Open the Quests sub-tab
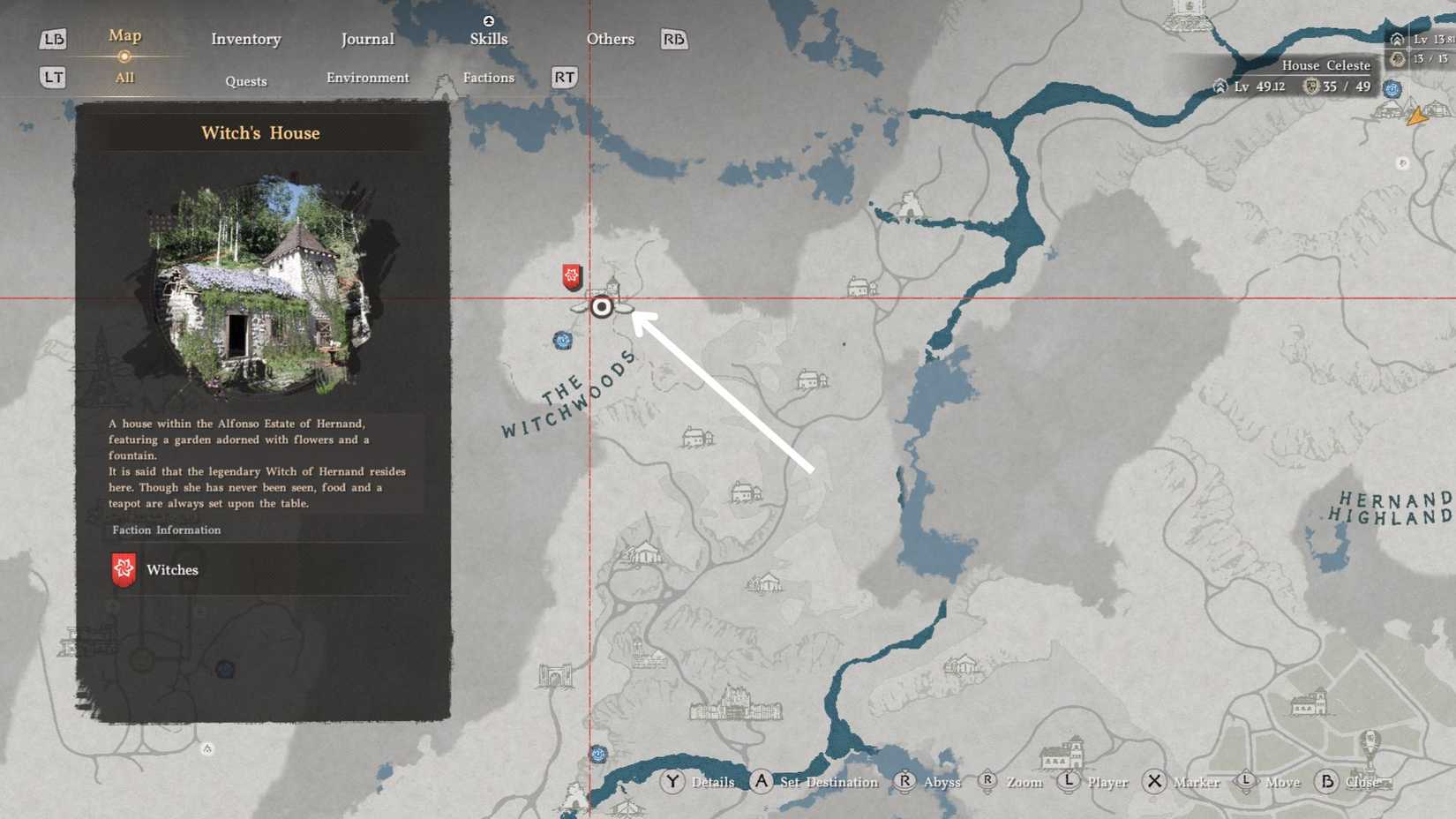 point(245,81)
